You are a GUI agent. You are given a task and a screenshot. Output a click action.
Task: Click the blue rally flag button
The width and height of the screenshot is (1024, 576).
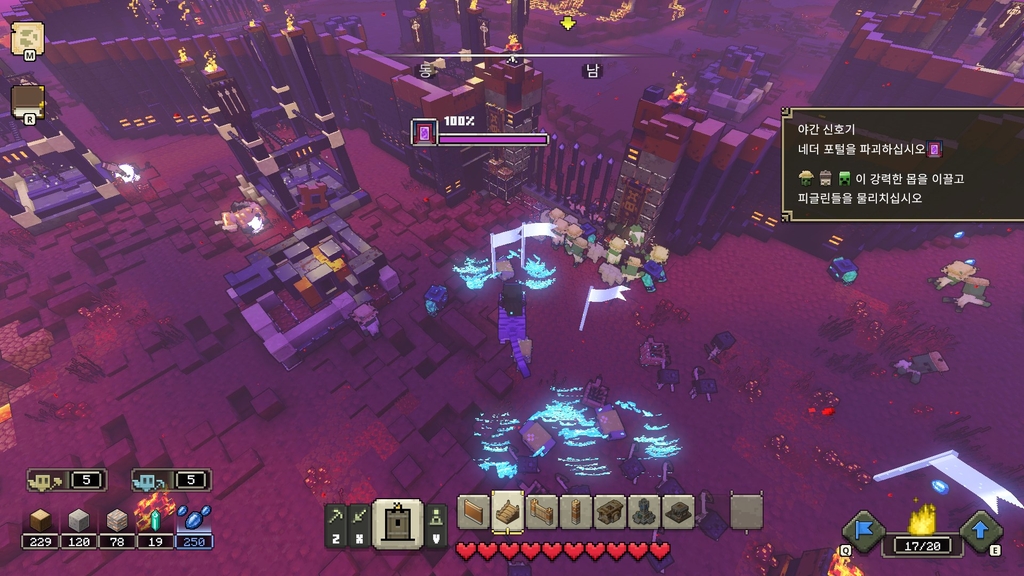[862, 532]
